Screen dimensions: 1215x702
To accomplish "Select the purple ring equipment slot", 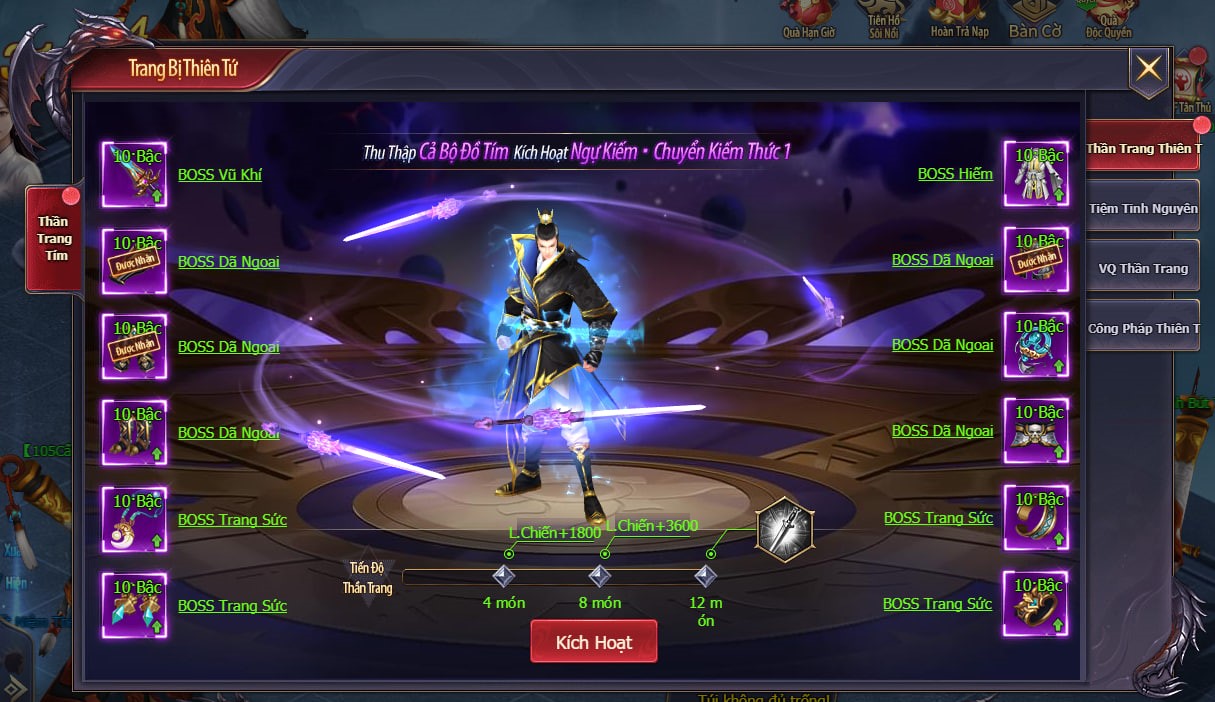I will coord(1036,518).
